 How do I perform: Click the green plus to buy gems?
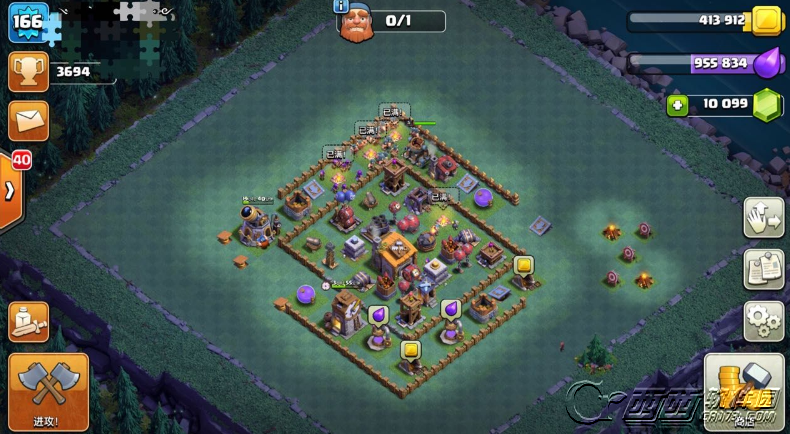[677, 104]
